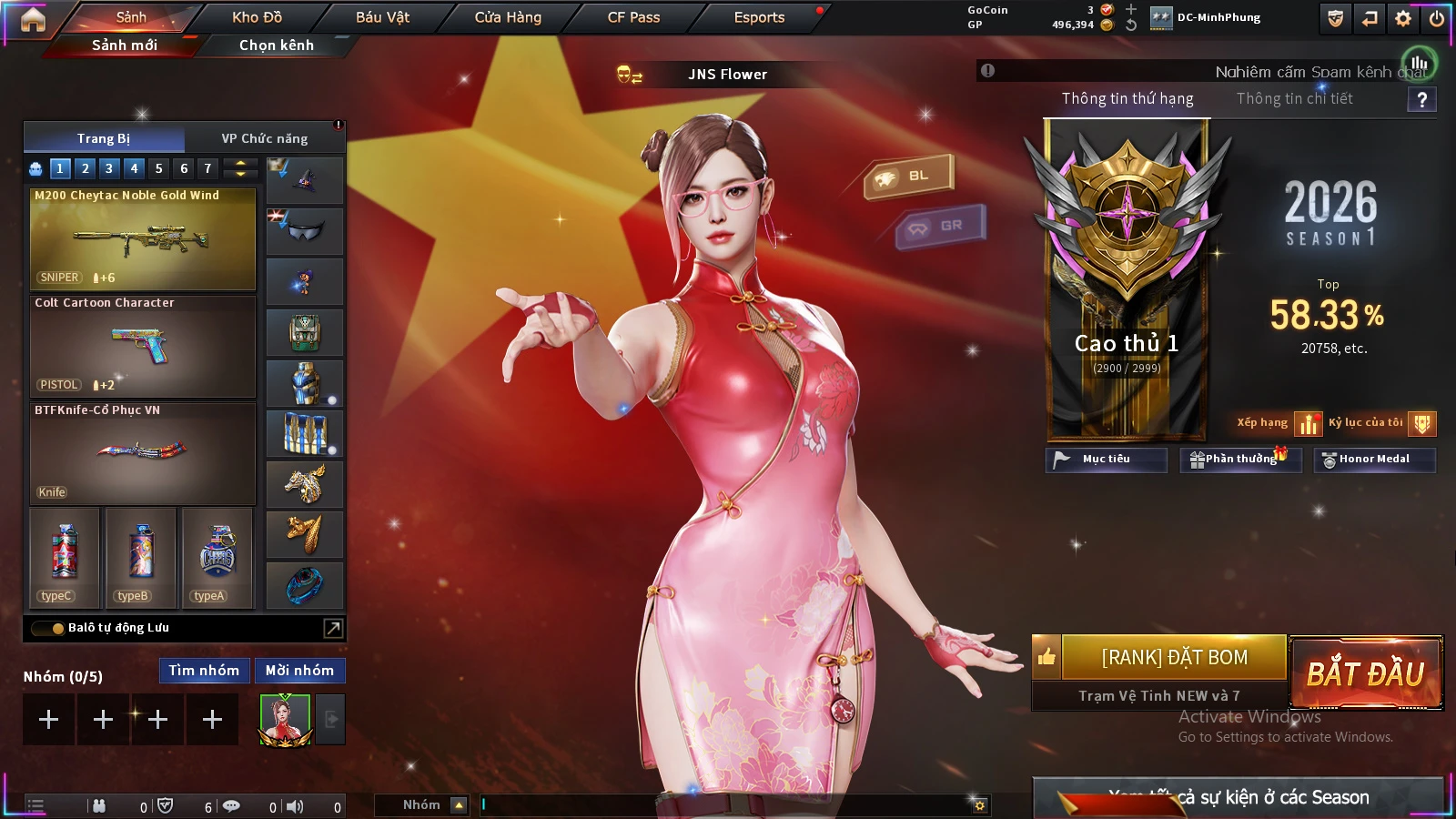Select the VP Chức năng tab

tap(265, 138)
